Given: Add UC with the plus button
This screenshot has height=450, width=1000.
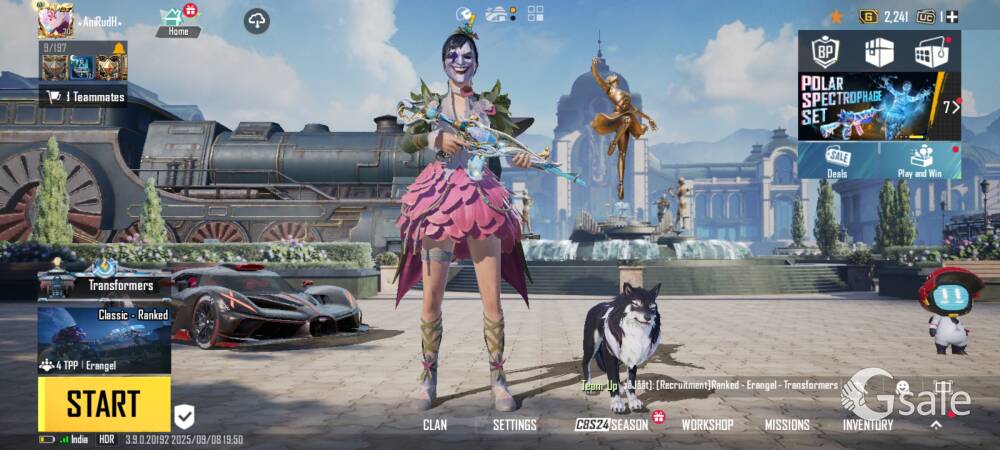Looking at the screenshot, I should coord(952,17).
